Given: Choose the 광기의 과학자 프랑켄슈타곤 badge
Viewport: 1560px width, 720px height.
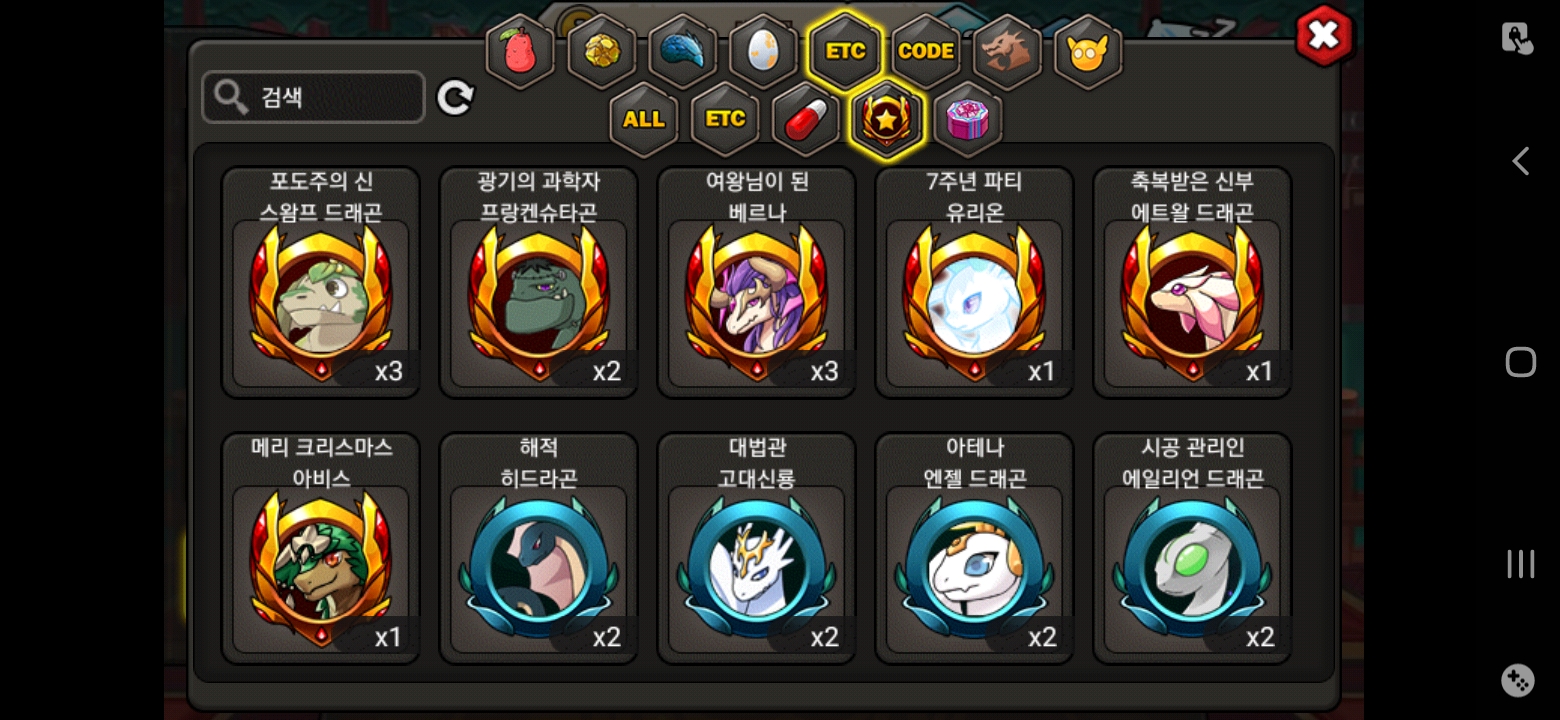Looking at the screenshot, I should [x=539, y=283].
